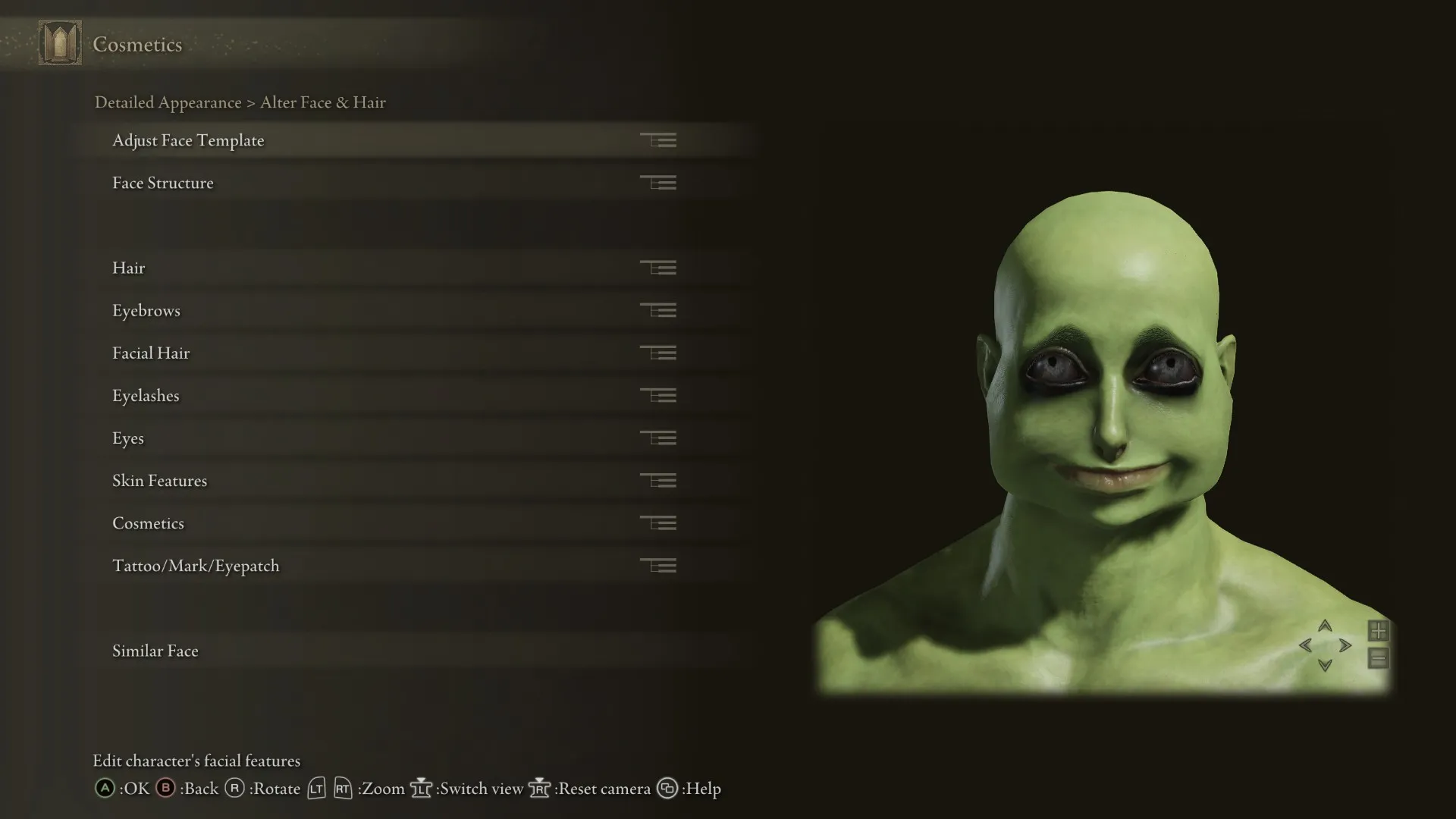The width and height of the screenshot is (1456, 819).
Task: Click the A:OK button prompt icon
Action: [103, 789]
